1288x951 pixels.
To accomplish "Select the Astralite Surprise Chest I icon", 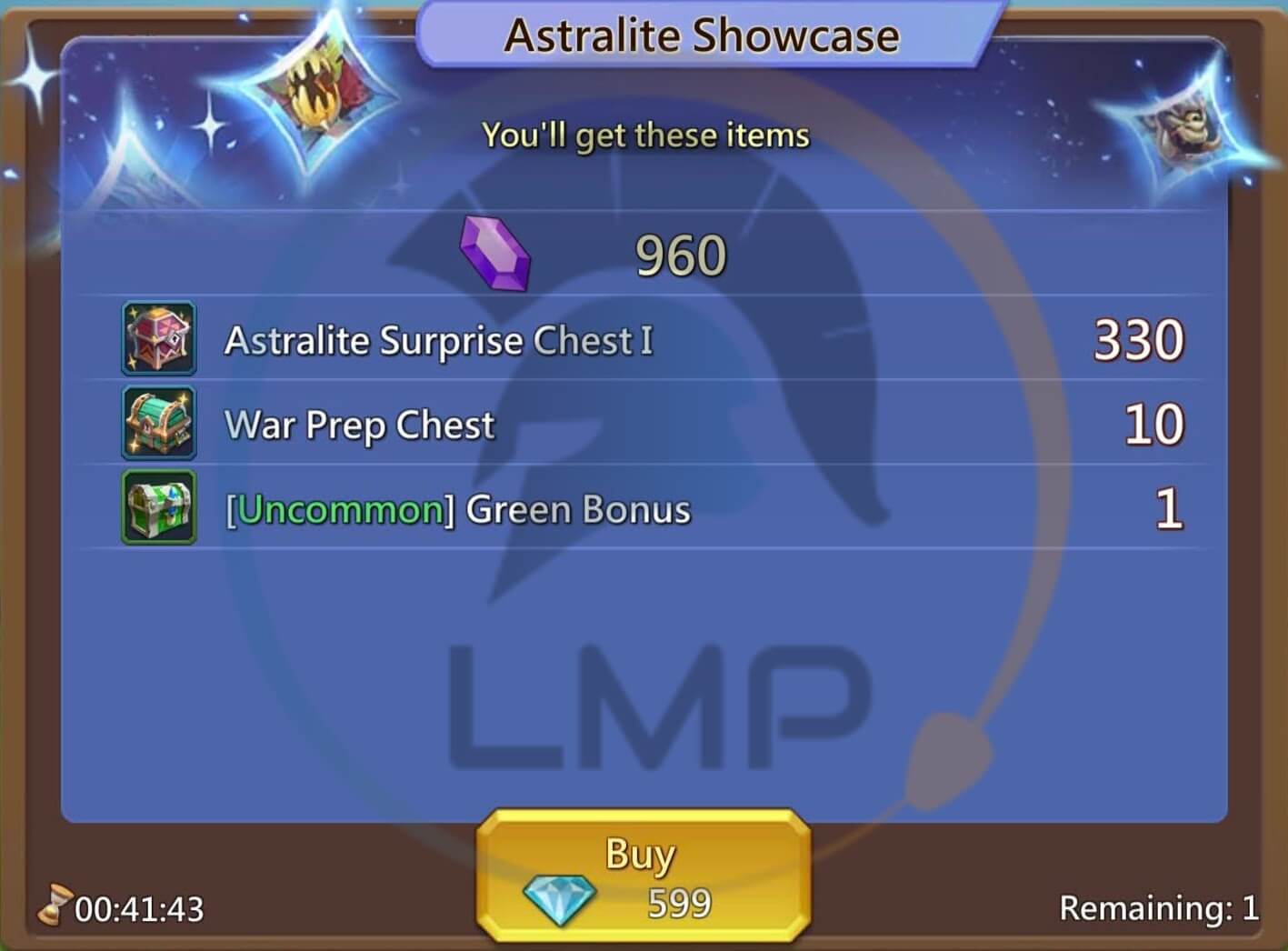I will [x=159, y=341].
